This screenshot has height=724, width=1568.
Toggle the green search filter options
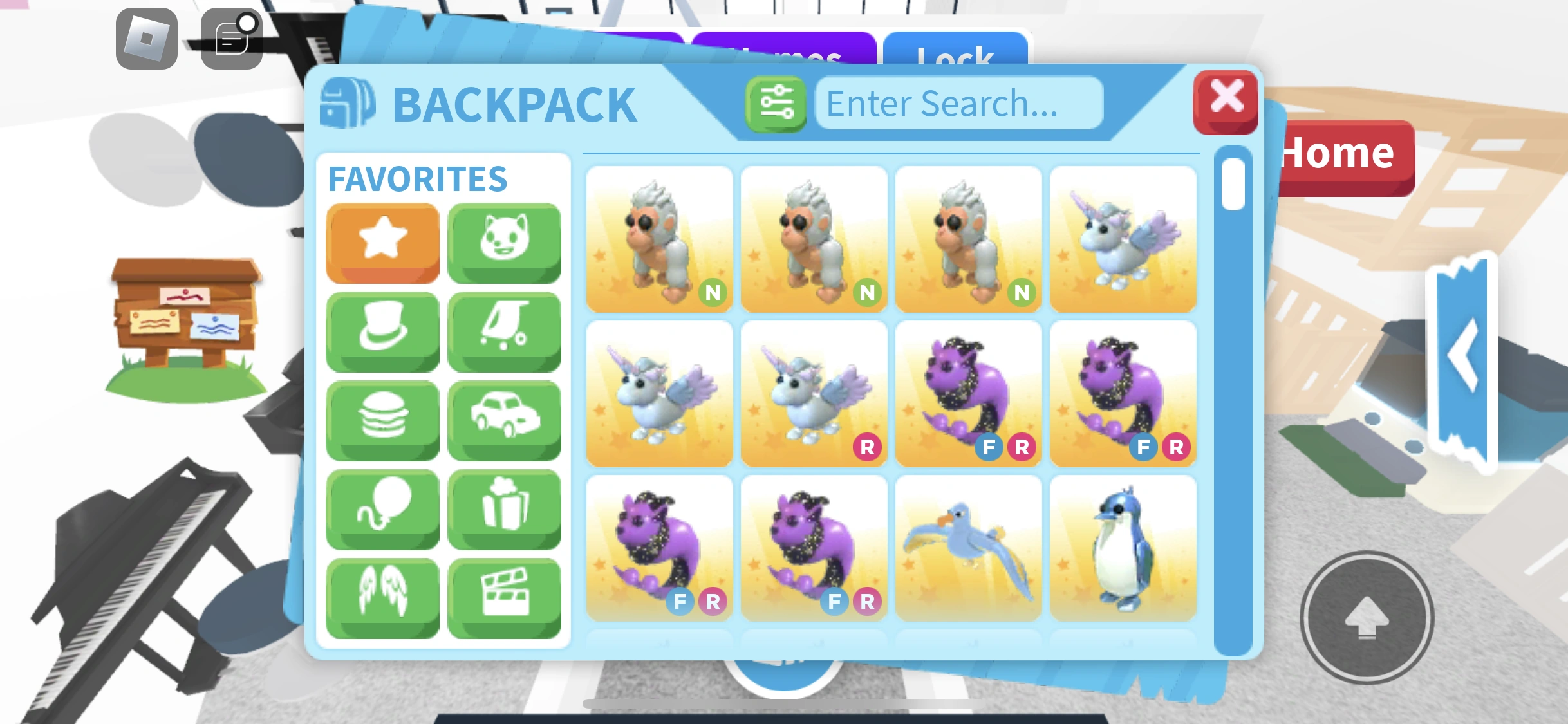pos(776,102)
